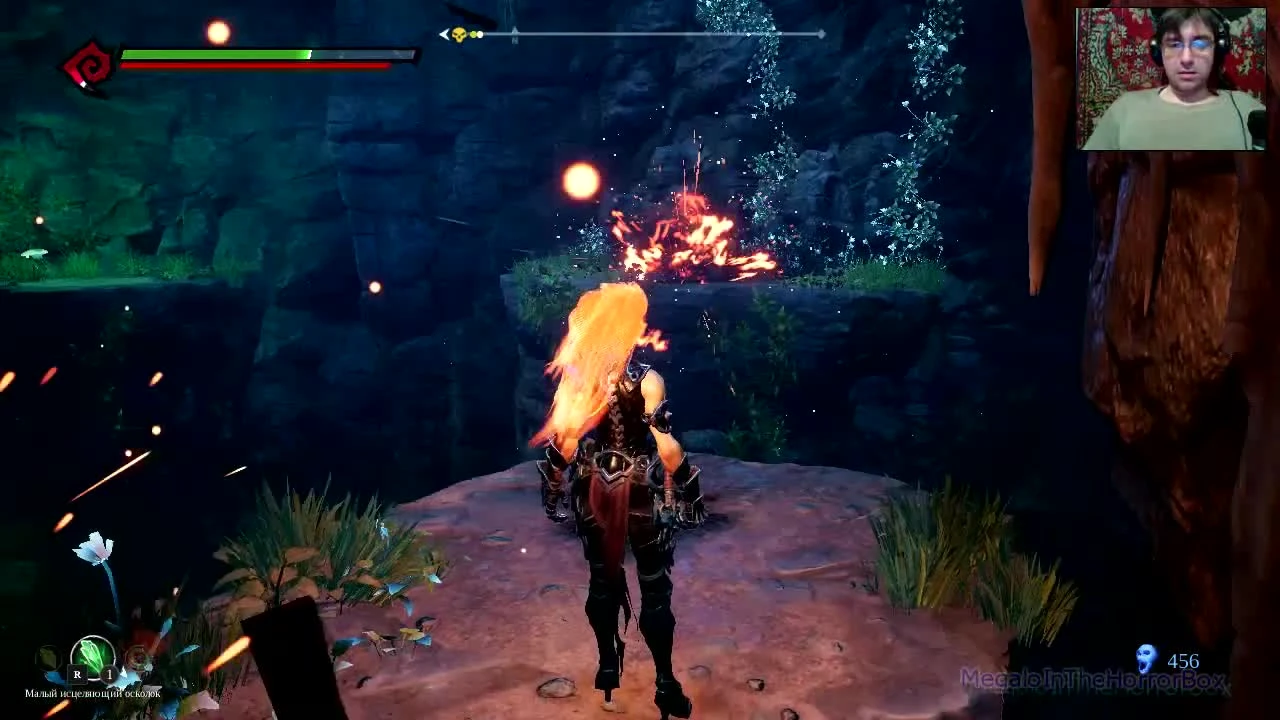Image resolution: width=1280 pixels, height=720 pixels.
Task: Click the R keybind square under the shard
Action: click(77, 674)
